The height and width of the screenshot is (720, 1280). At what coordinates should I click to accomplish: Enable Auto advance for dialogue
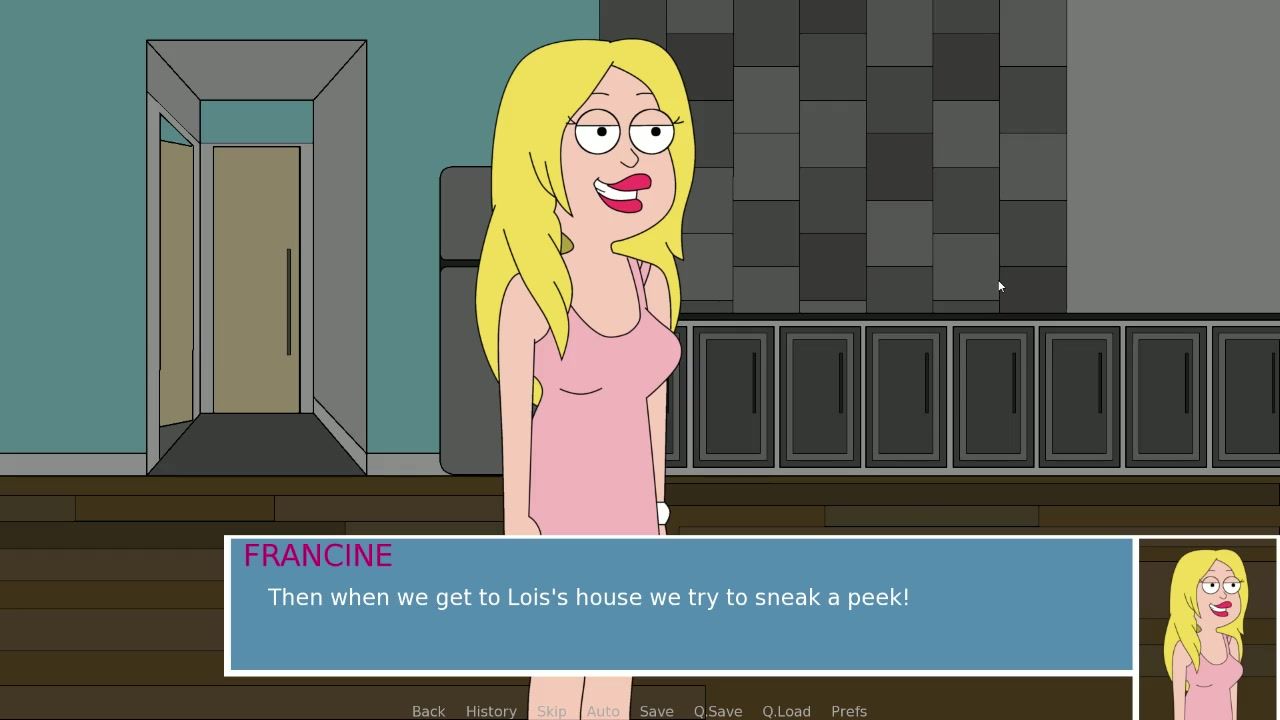click(x=603, y=711)
